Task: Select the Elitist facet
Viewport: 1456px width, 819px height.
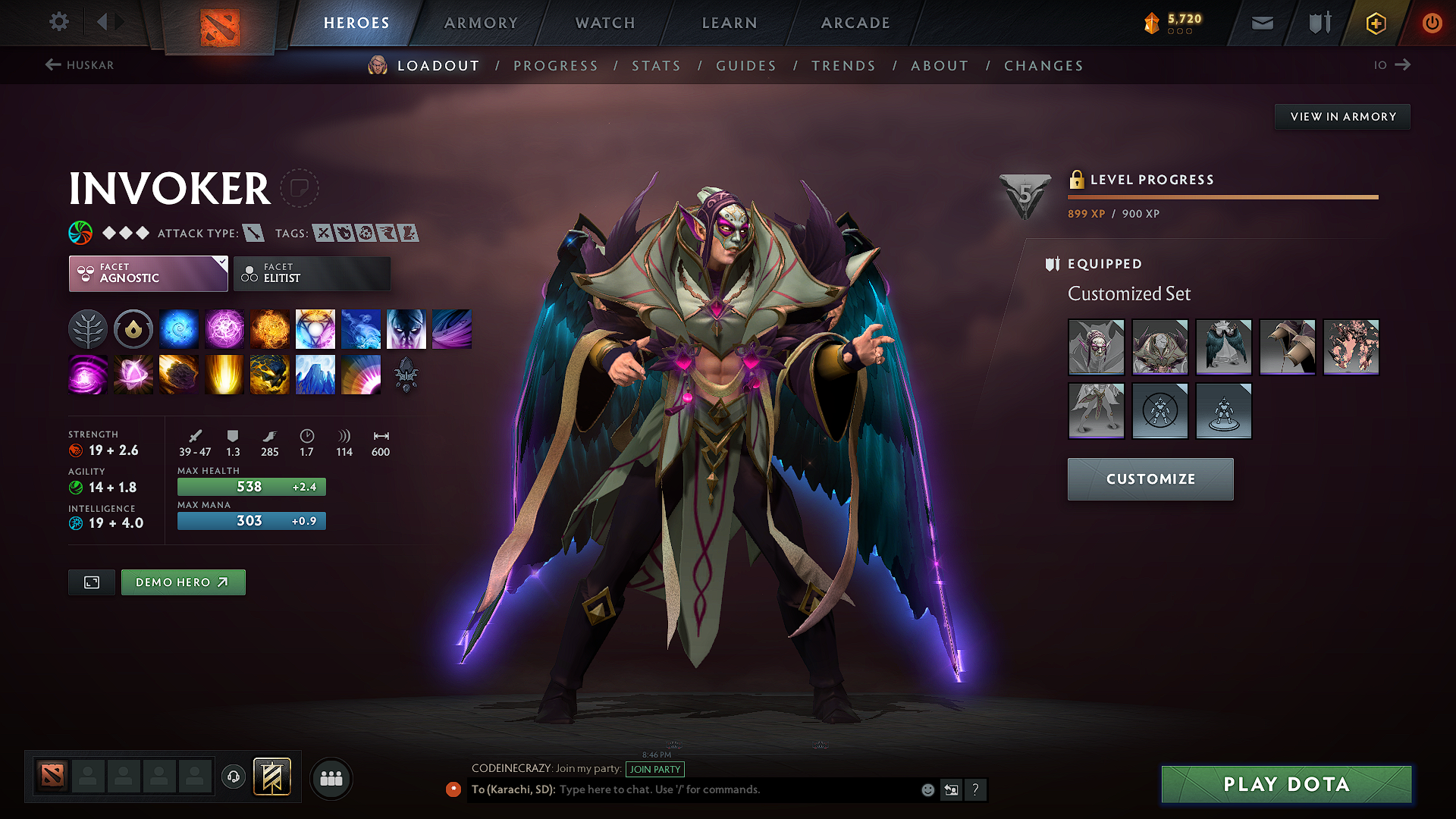Action: pyautogui.click(x=312, y=273)
